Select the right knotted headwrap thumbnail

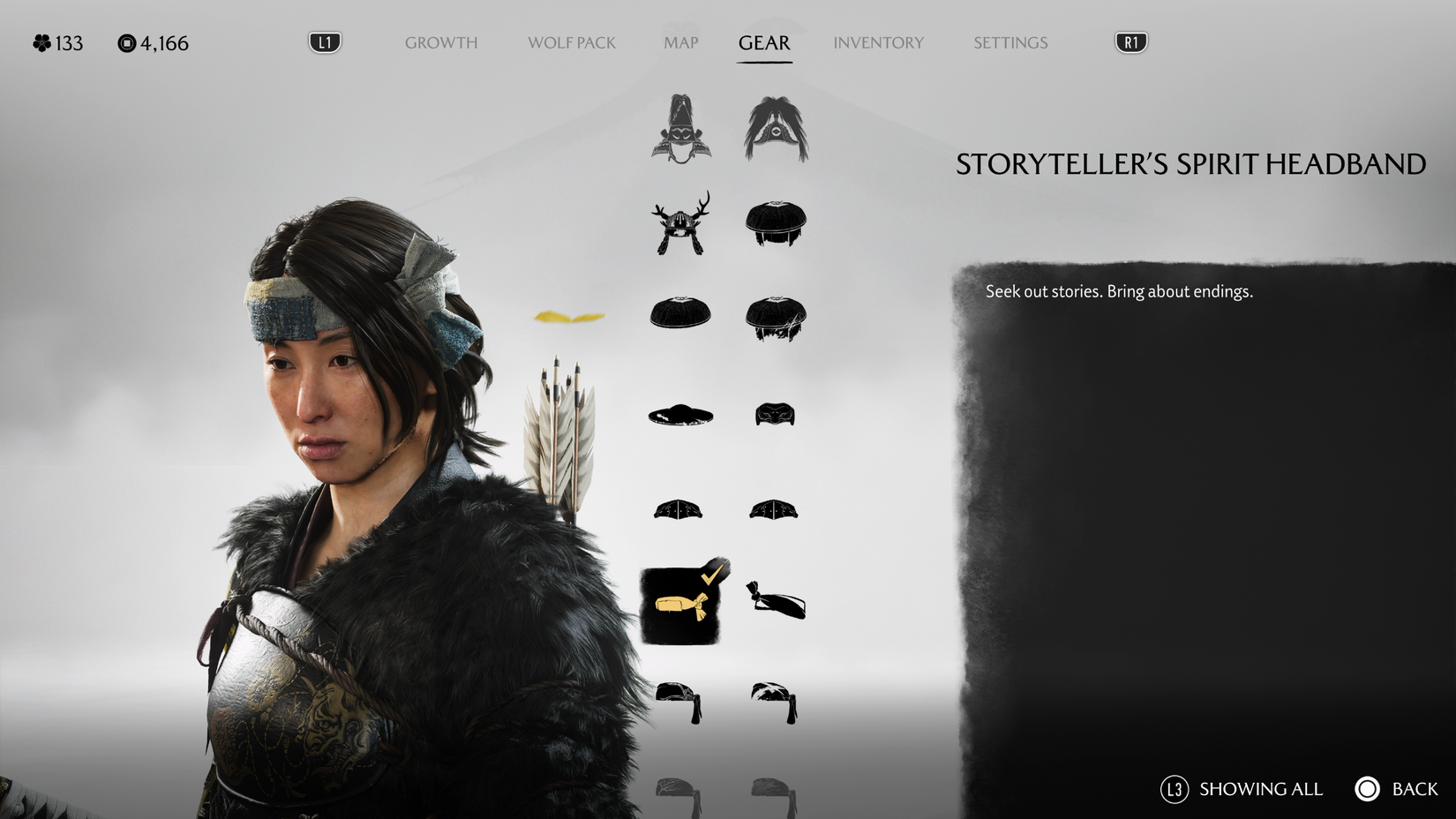point(775,702)
